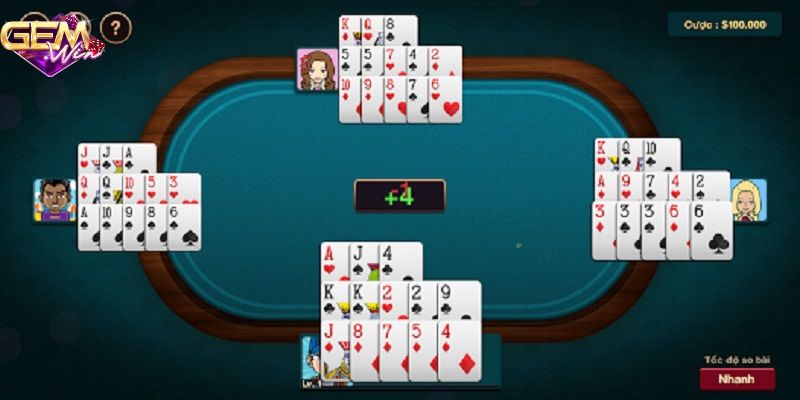The width and height of the screenshot is (800, 400).
Task: Pick the ace of hearts in the bottom hand
Action: pos(331,261)
